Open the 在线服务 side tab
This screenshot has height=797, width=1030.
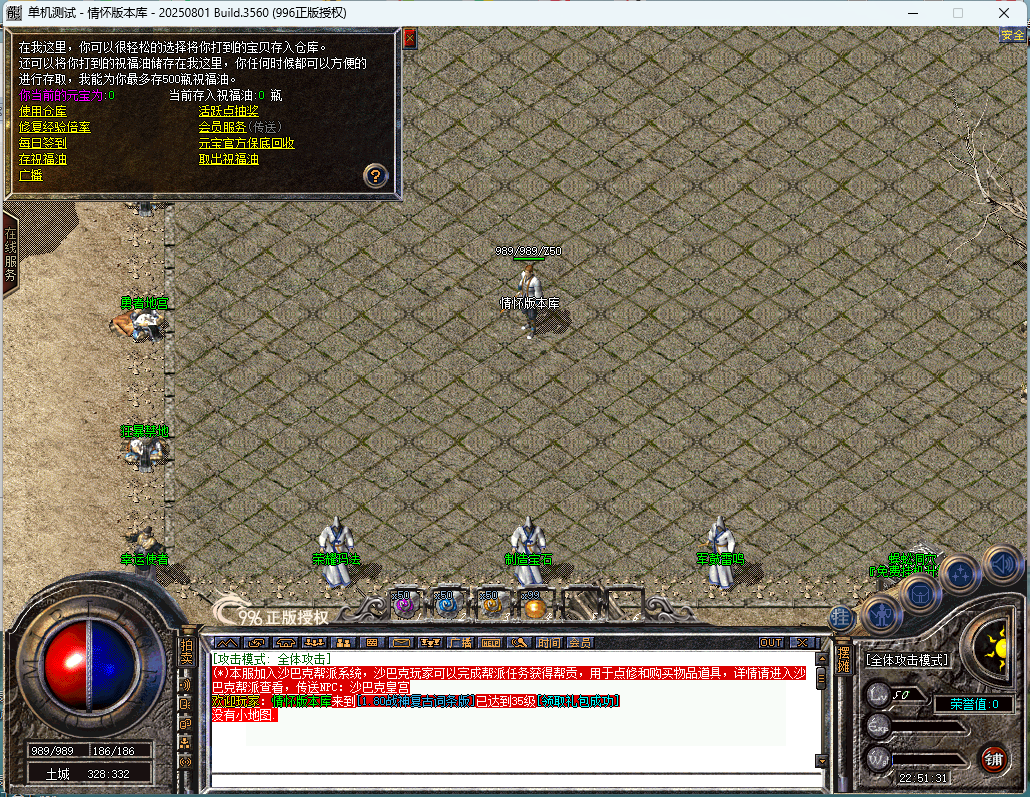(x=11, y=255)
